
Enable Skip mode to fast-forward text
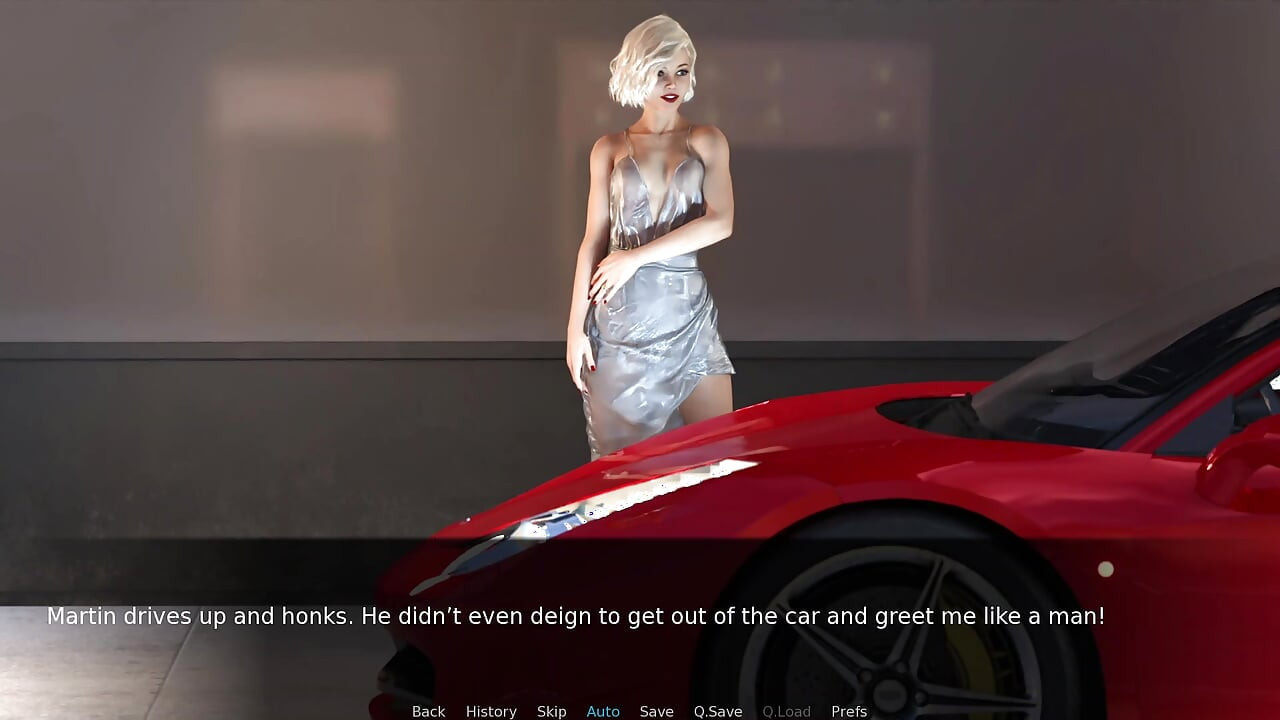point(552,711)
